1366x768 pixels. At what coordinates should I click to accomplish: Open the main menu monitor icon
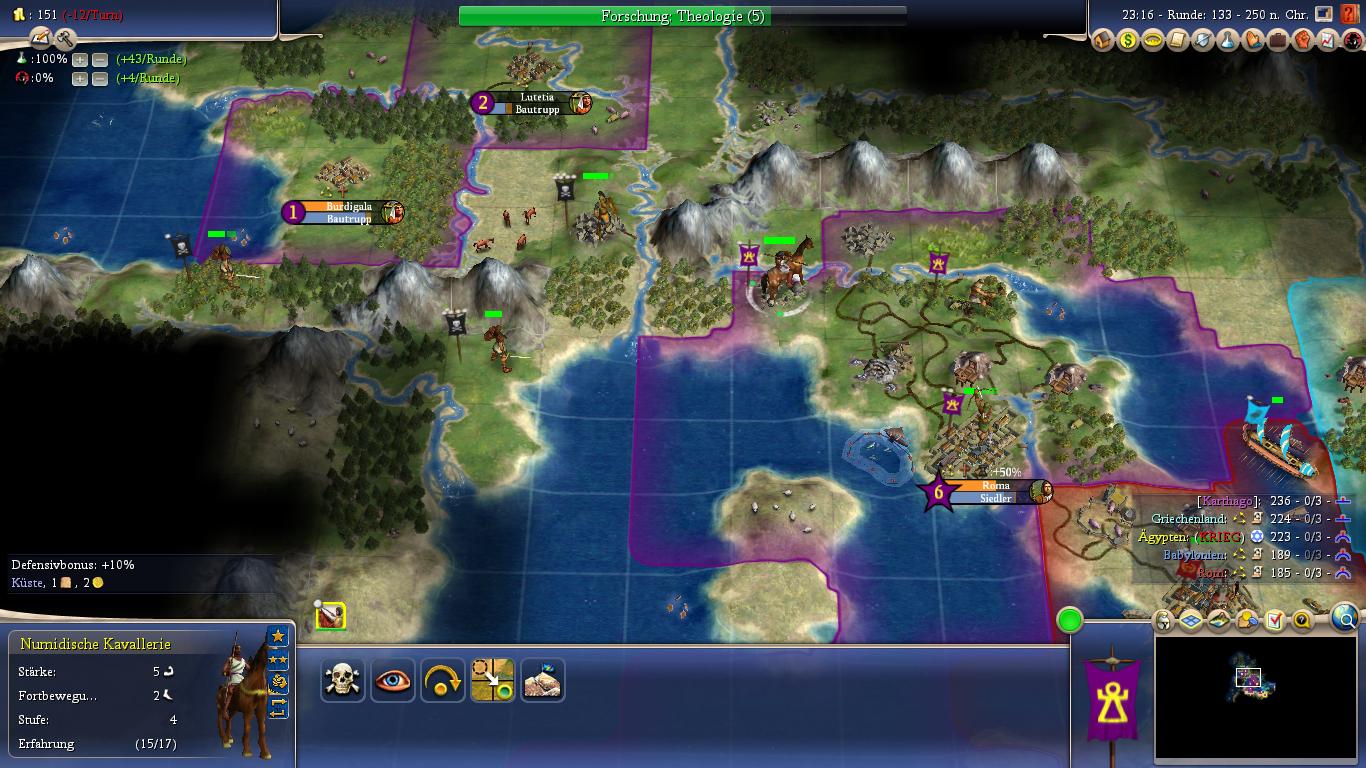[1324, 14]
